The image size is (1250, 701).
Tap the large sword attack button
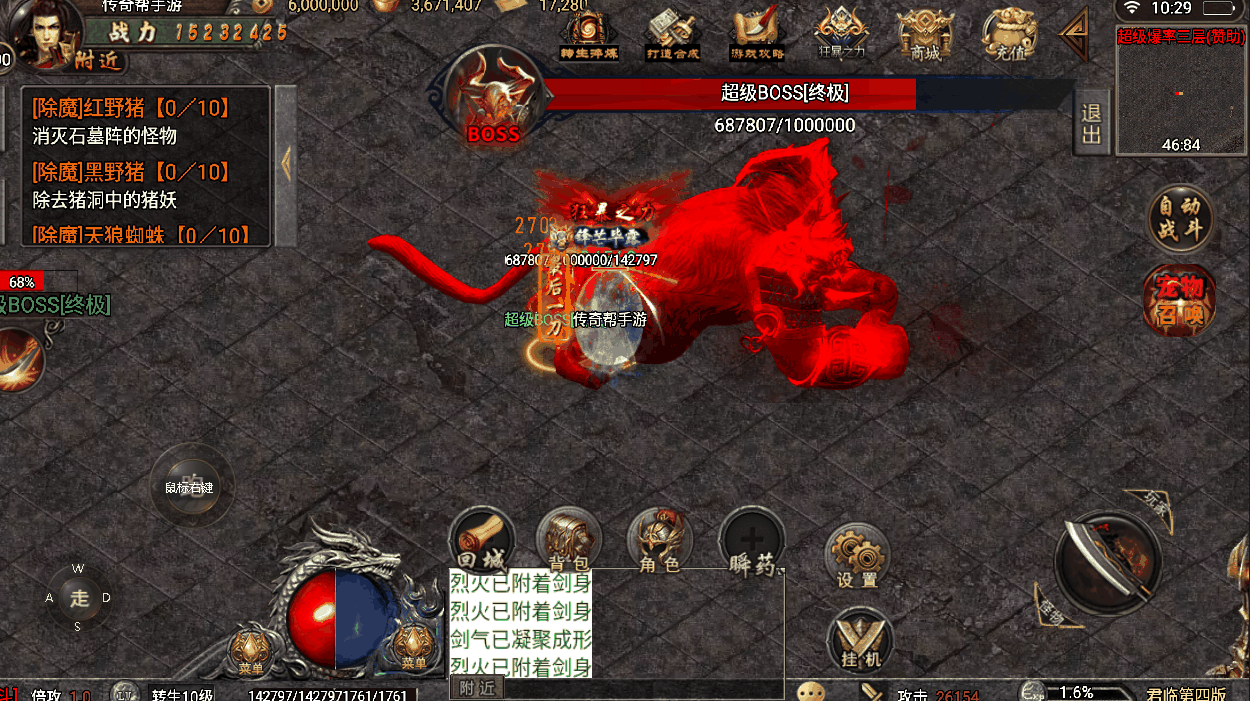click(1108, 562)
